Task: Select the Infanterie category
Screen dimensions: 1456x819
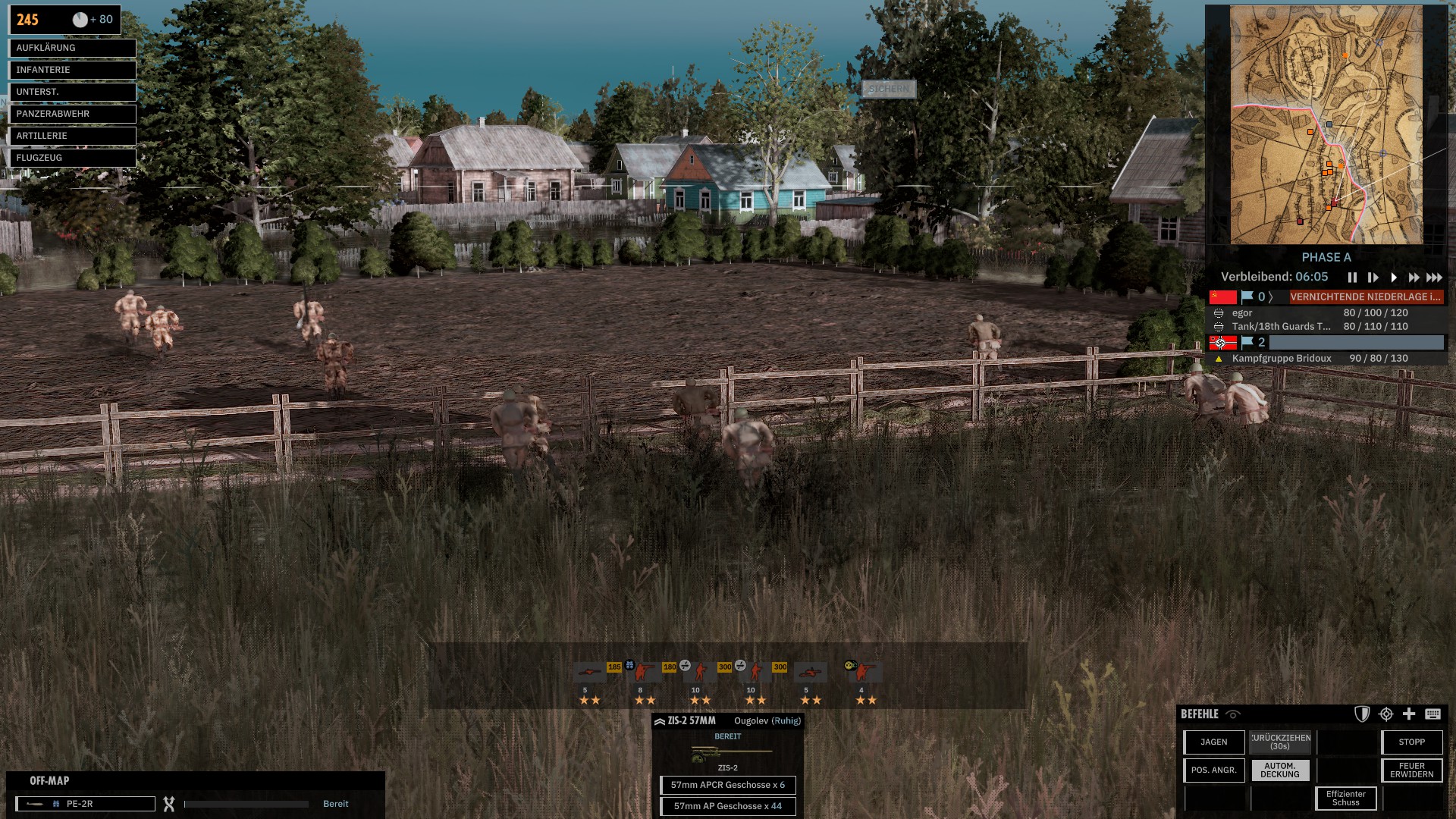Action: [72, 70]
